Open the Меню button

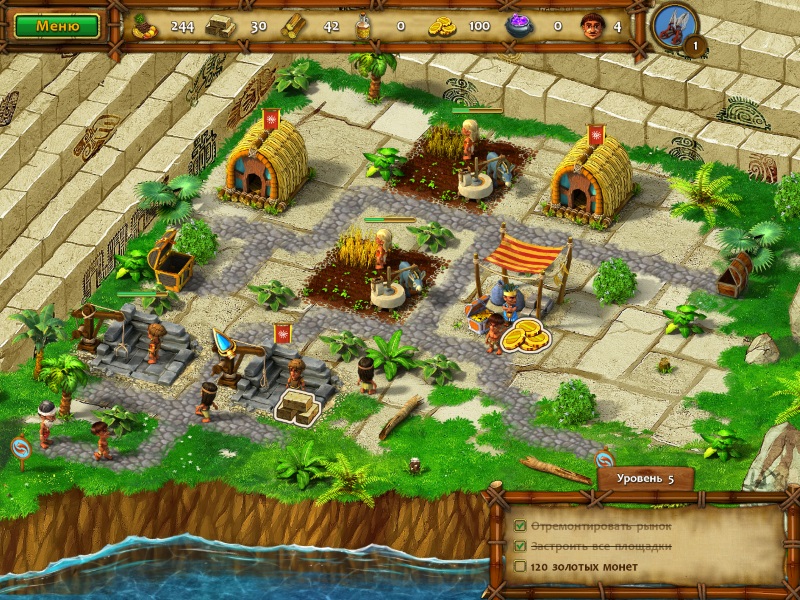(x=57, y=25)
